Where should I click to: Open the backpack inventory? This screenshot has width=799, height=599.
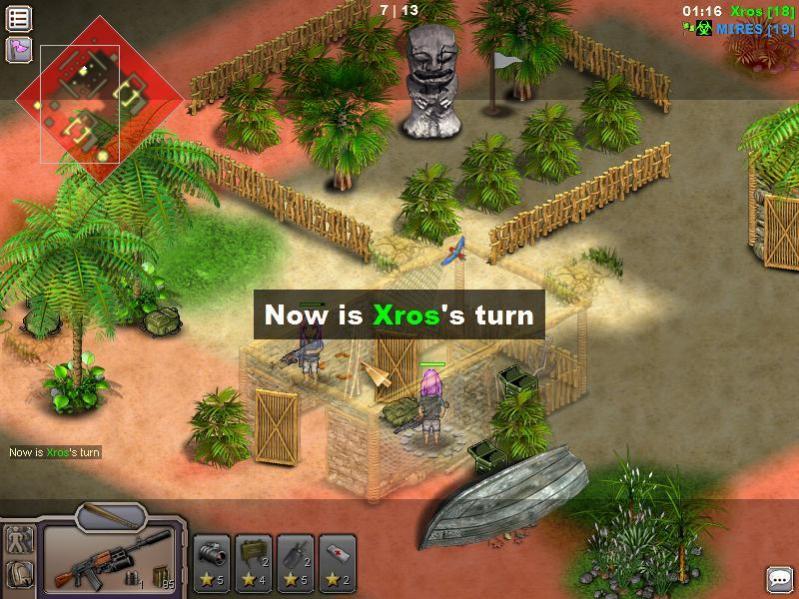20,575
